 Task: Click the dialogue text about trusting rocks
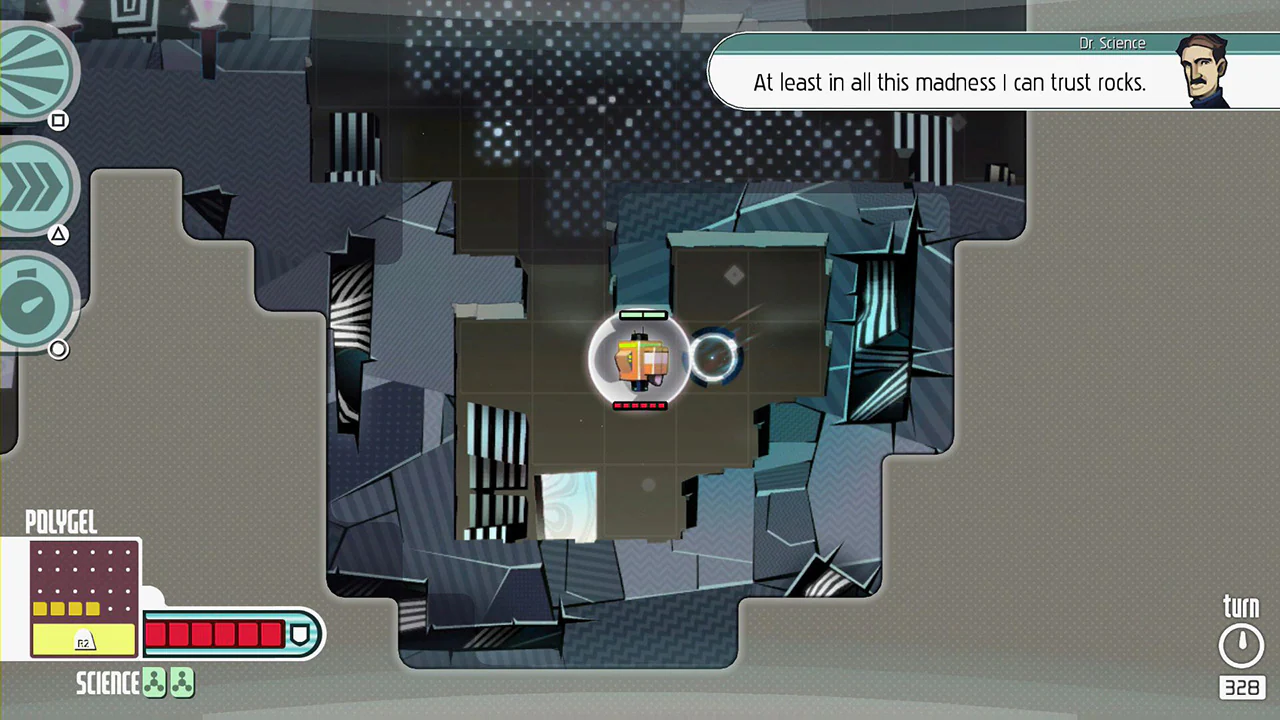click(x=949, y=83)
